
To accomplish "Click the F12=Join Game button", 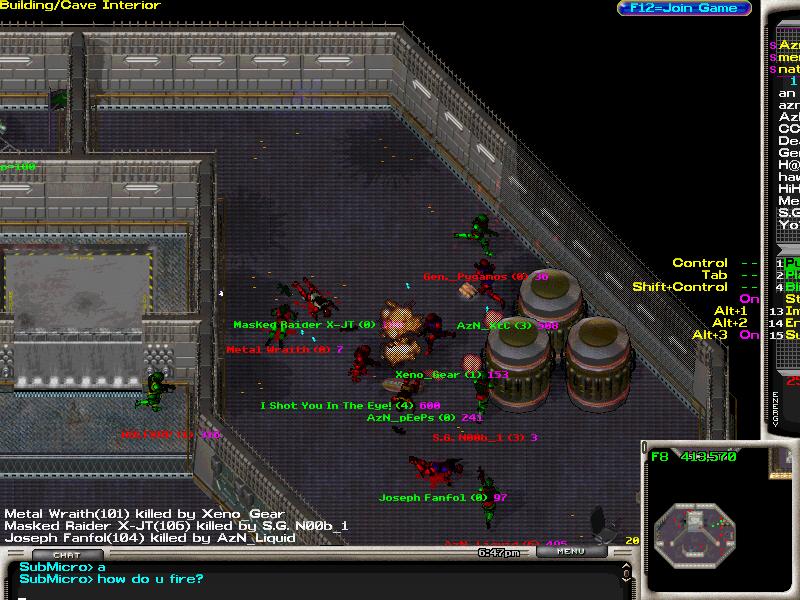I will click(x=683, y=8).
